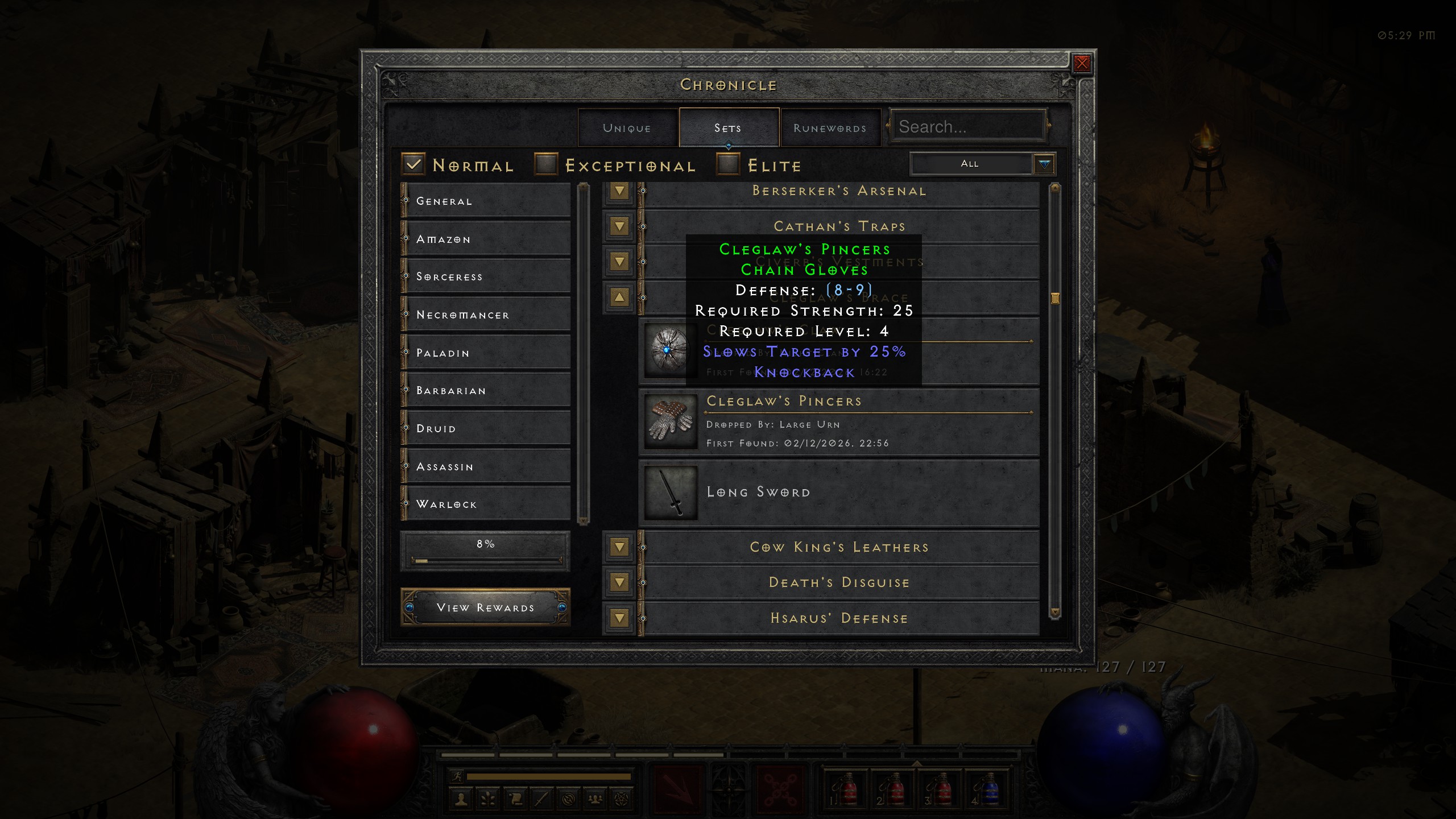This screenshot has height=819, width=1456.
Task: Click the Search input field
Action: pos(968,127)
